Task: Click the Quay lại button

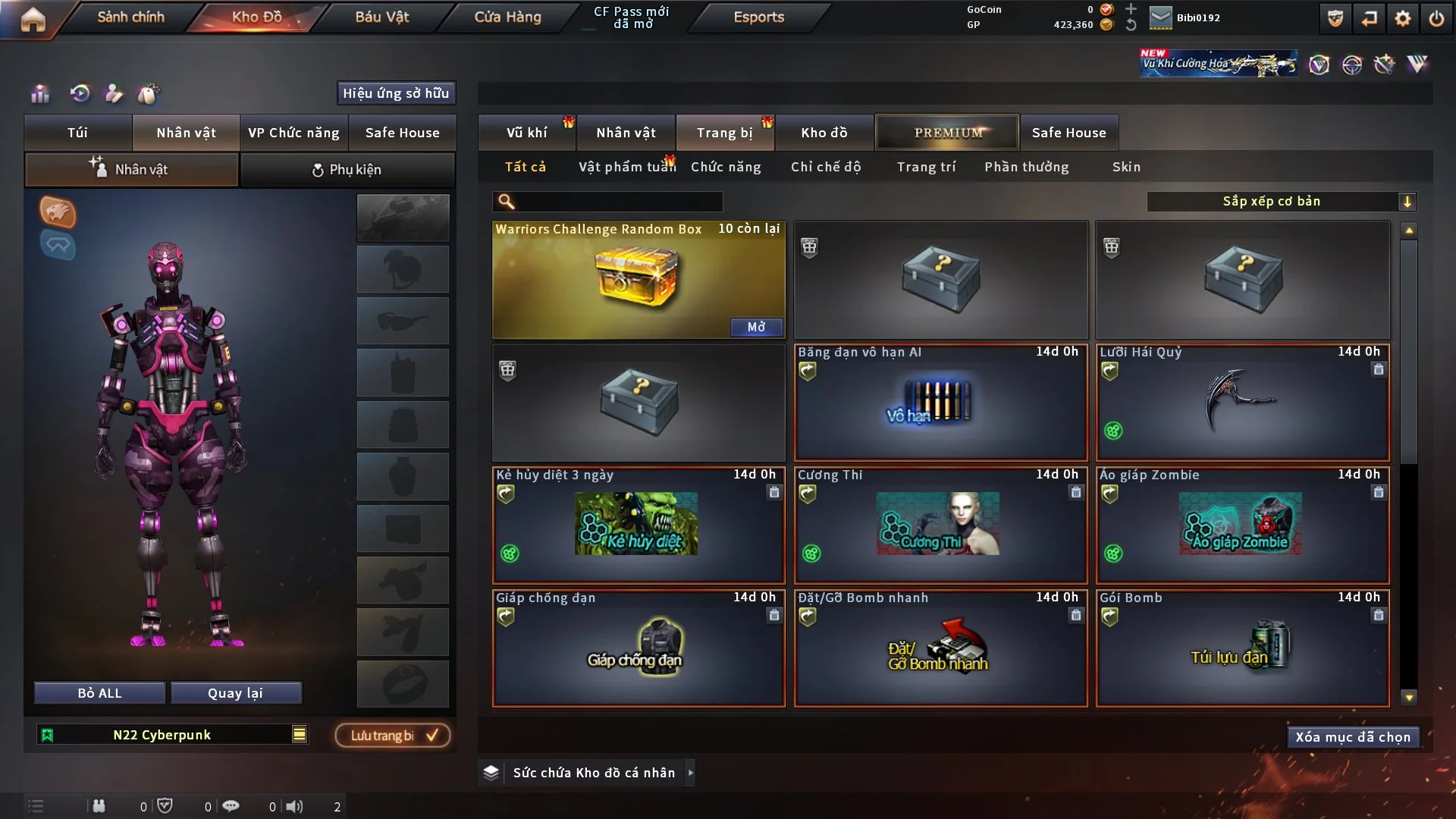Action: point(235,693)
